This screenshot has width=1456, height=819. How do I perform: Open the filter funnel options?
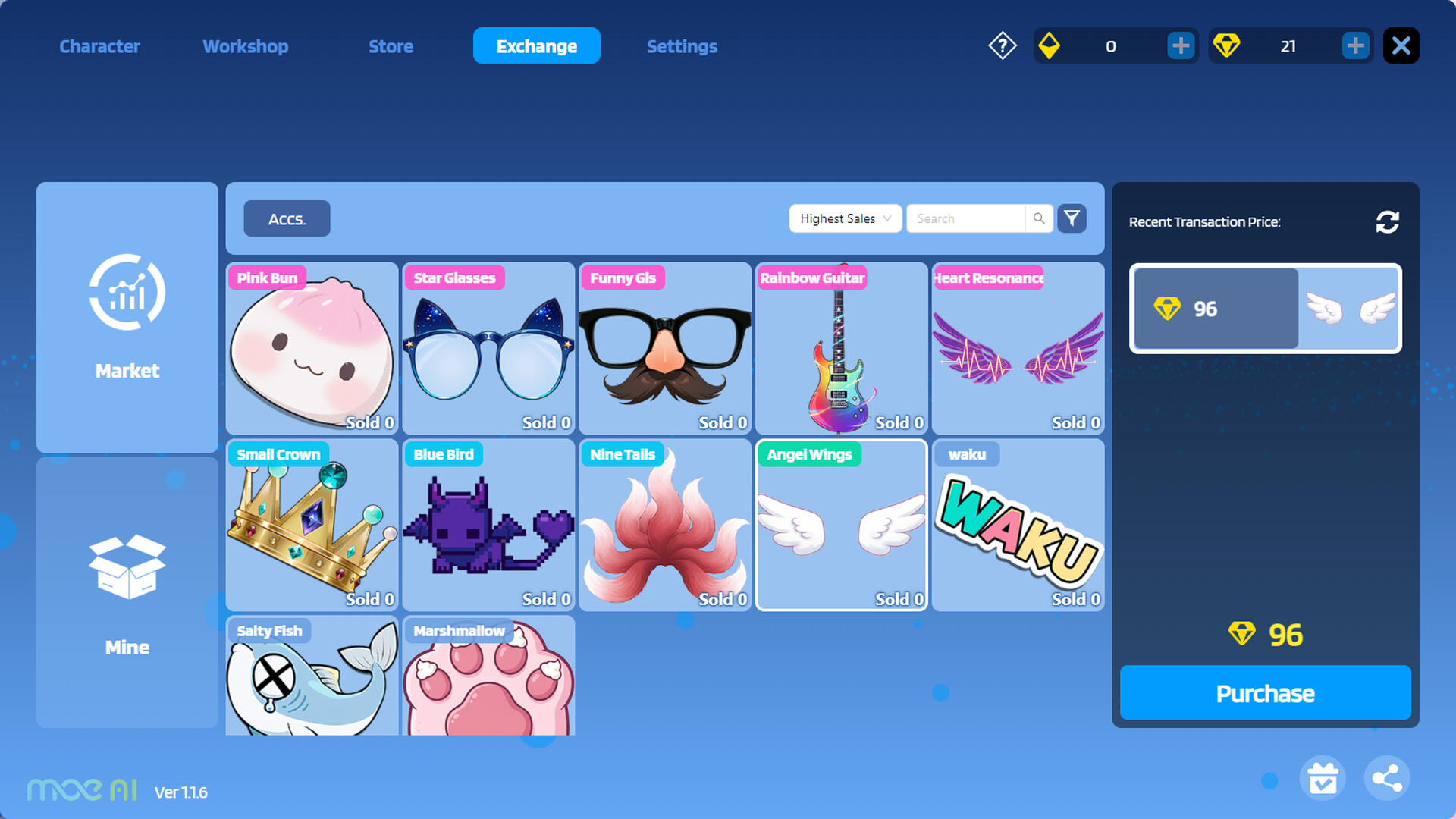(1072, 218)
